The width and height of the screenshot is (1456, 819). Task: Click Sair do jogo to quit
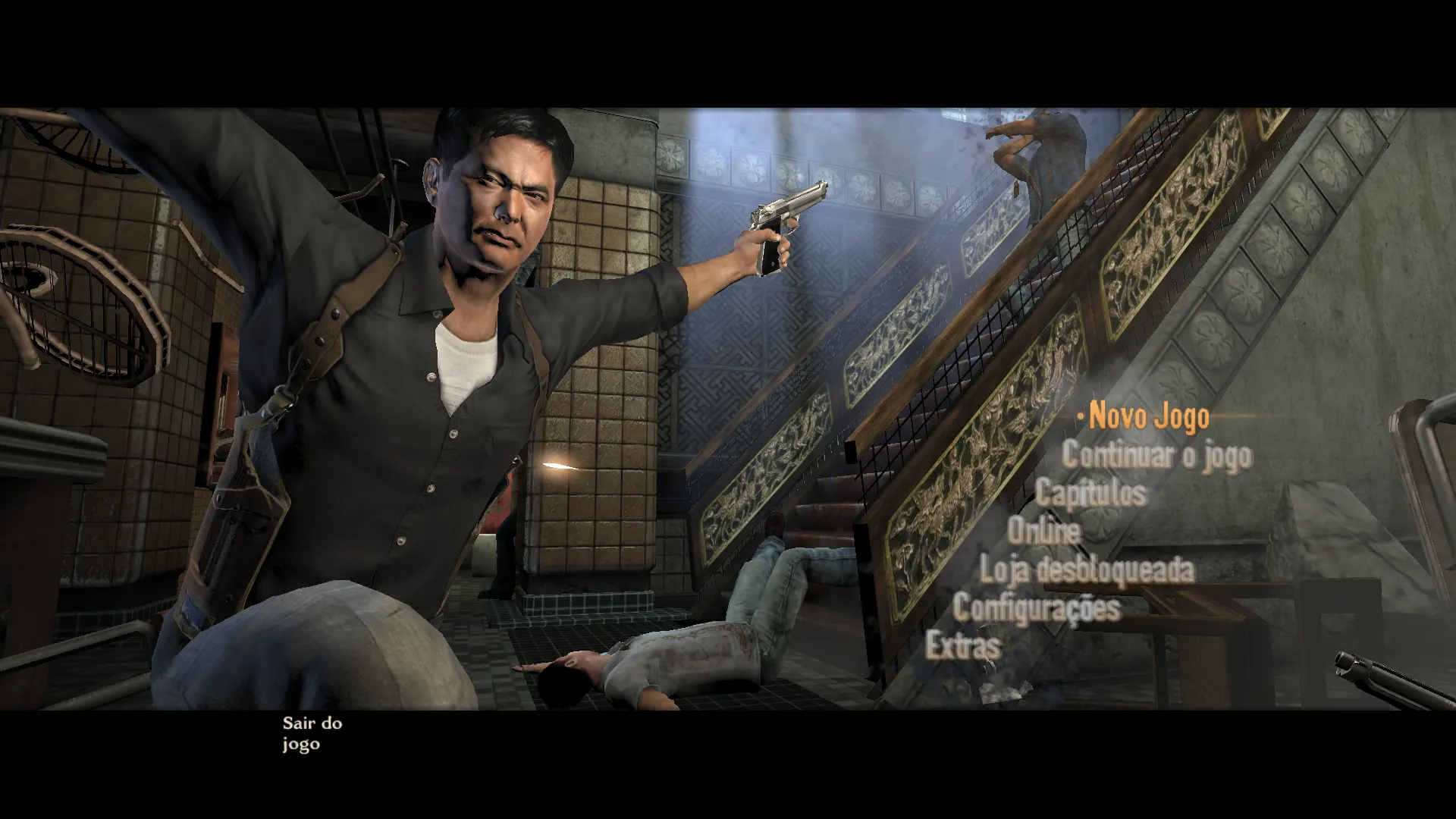click(x=312, y=733)
